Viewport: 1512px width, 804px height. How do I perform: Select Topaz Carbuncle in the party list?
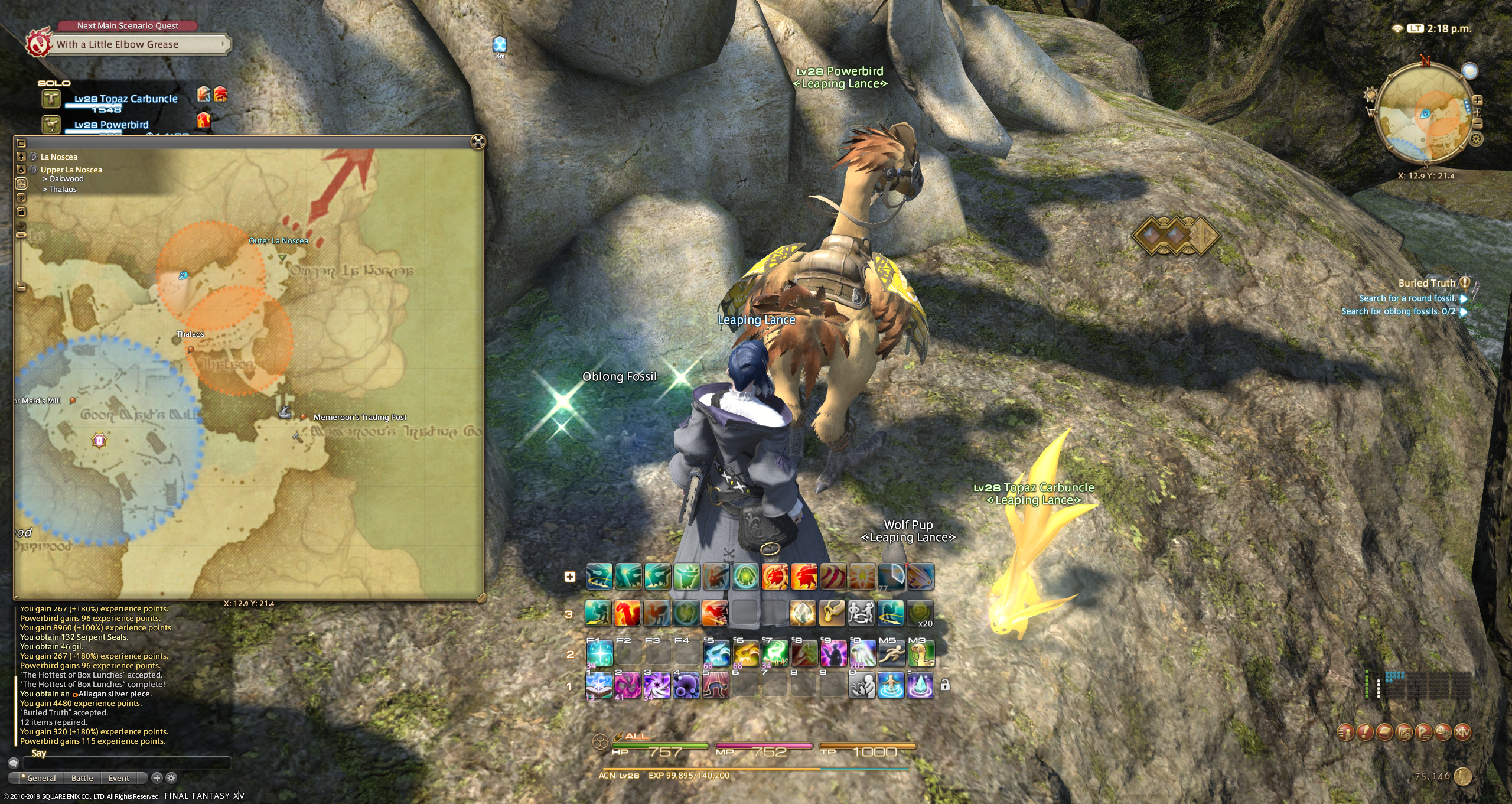125,99
